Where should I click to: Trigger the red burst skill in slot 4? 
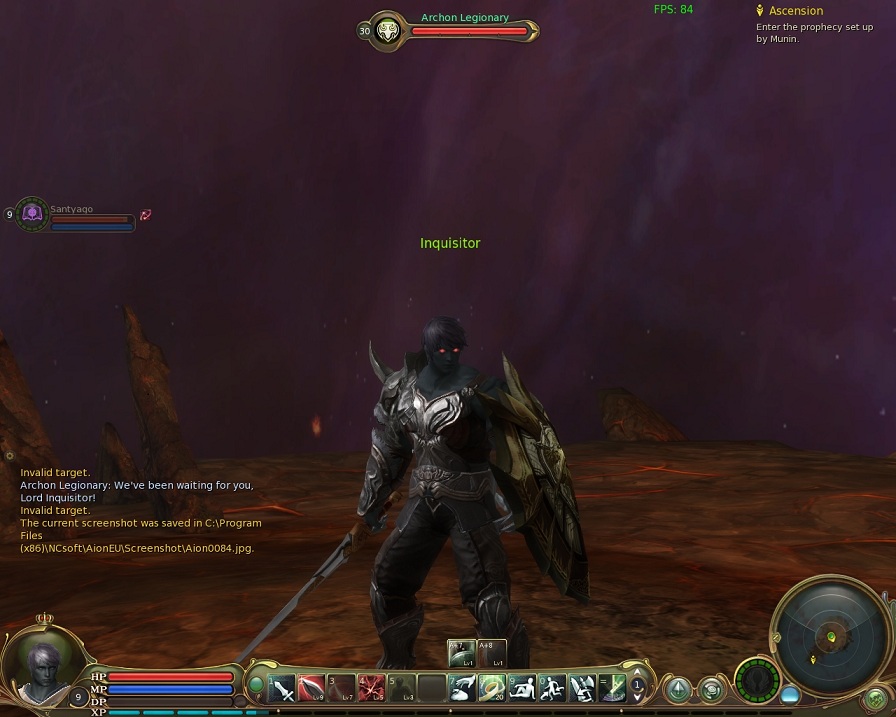coord(372,688)
